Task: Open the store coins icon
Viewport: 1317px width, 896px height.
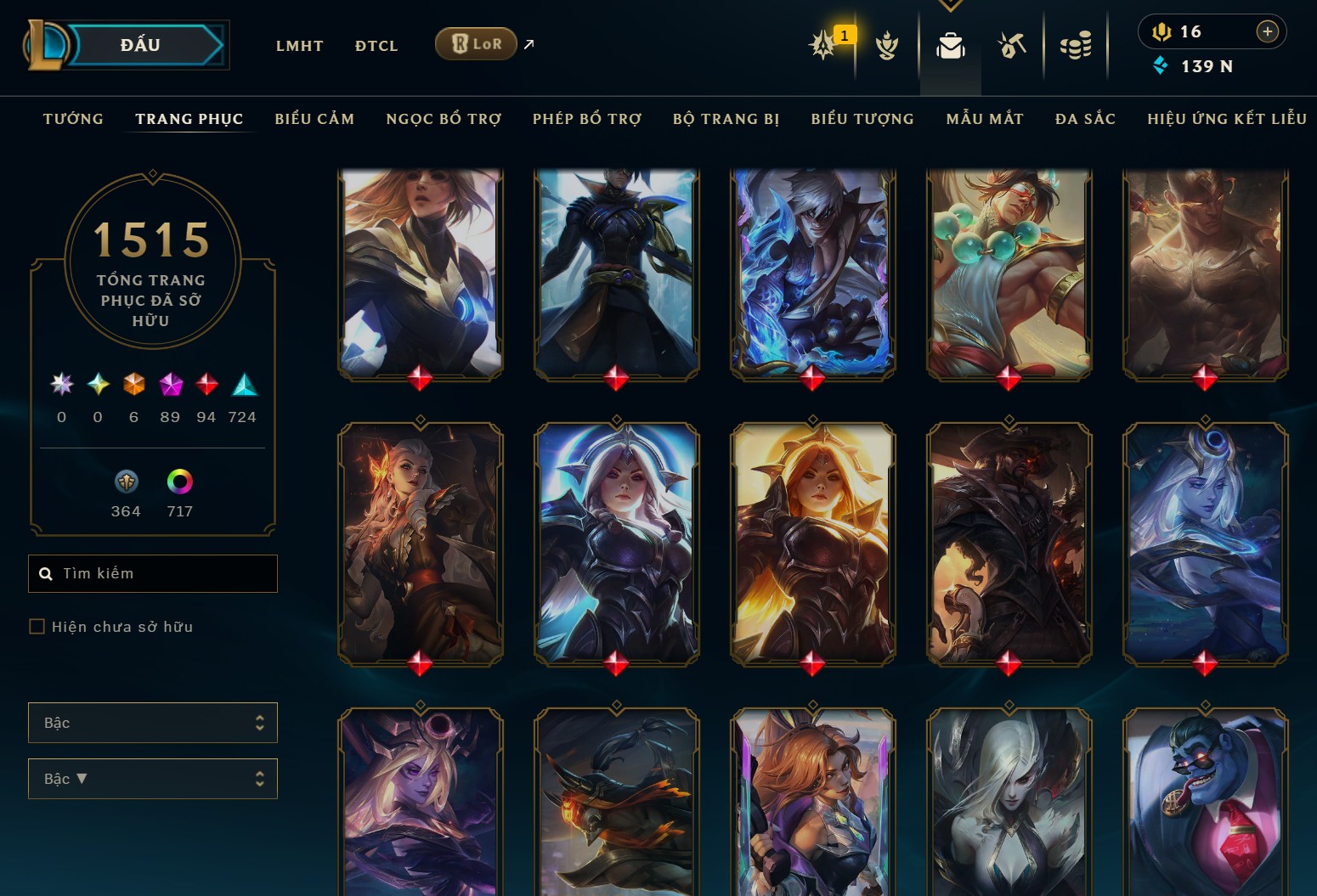Action: click(x=1076, y=47)
